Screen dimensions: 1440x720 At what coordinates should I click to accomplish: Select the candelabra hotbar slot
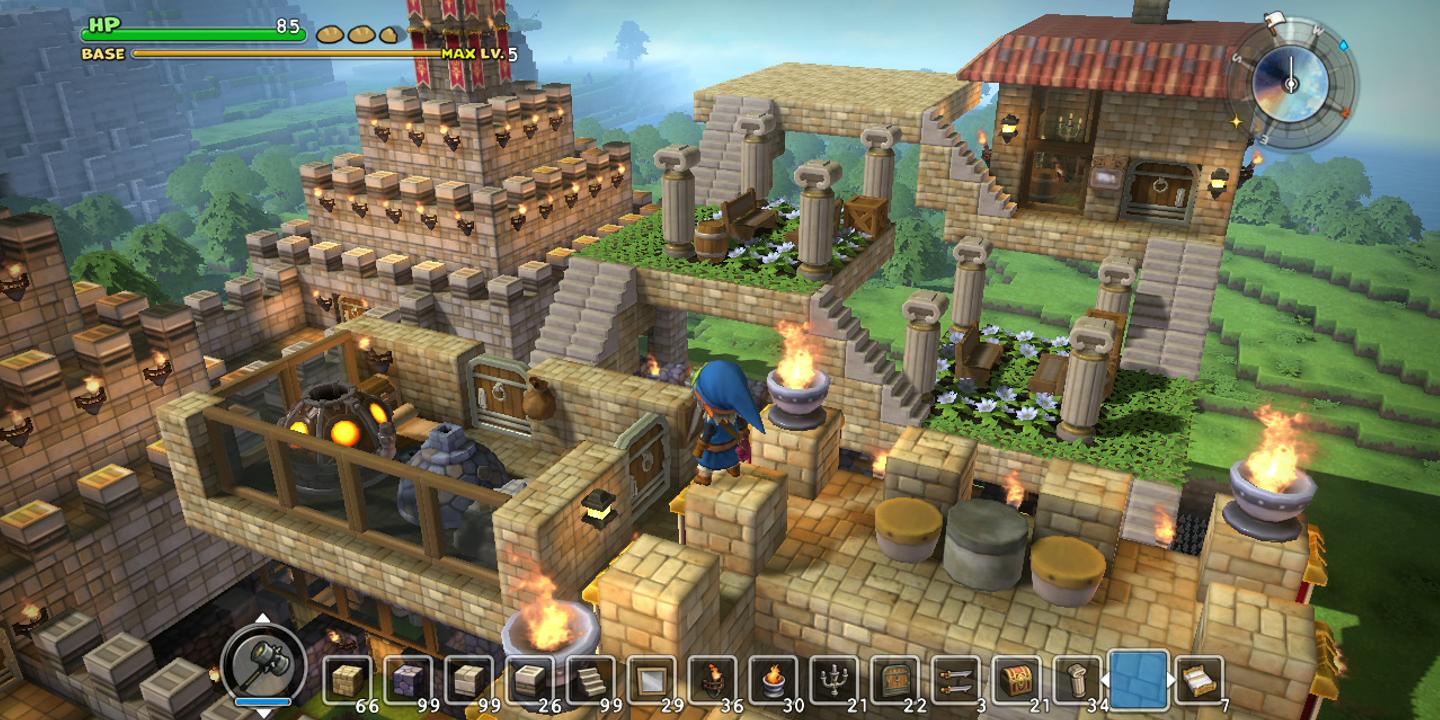834,681
